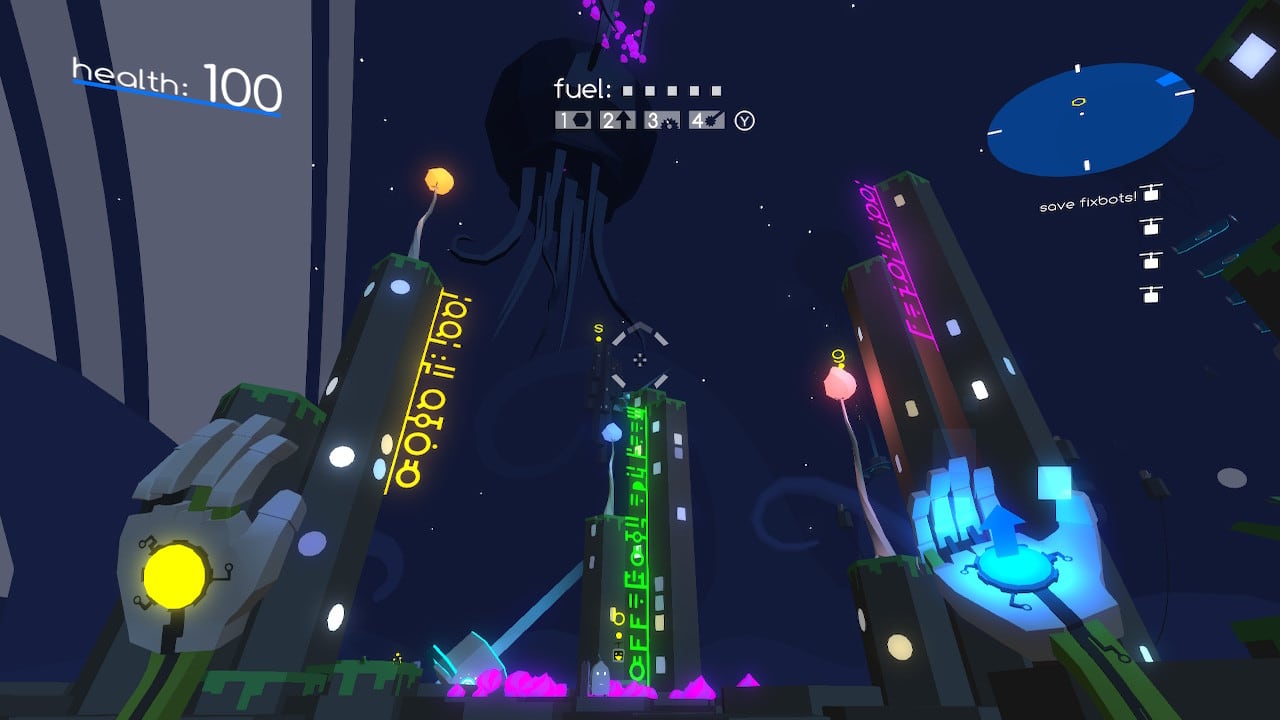This screenshot has width=1280, height=720.
Task: Click the player dot in the minimap center
Action: [x=1082, y=113]
